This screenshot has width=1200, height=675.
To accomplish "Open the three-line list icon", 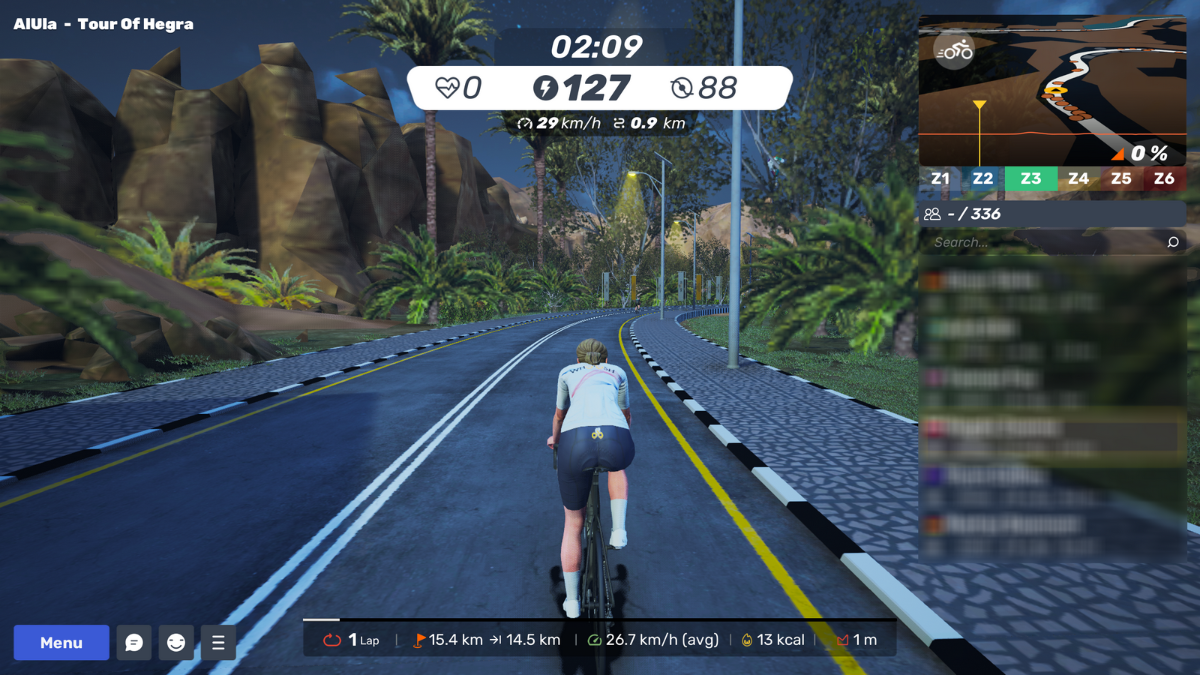I will (218, 643).
